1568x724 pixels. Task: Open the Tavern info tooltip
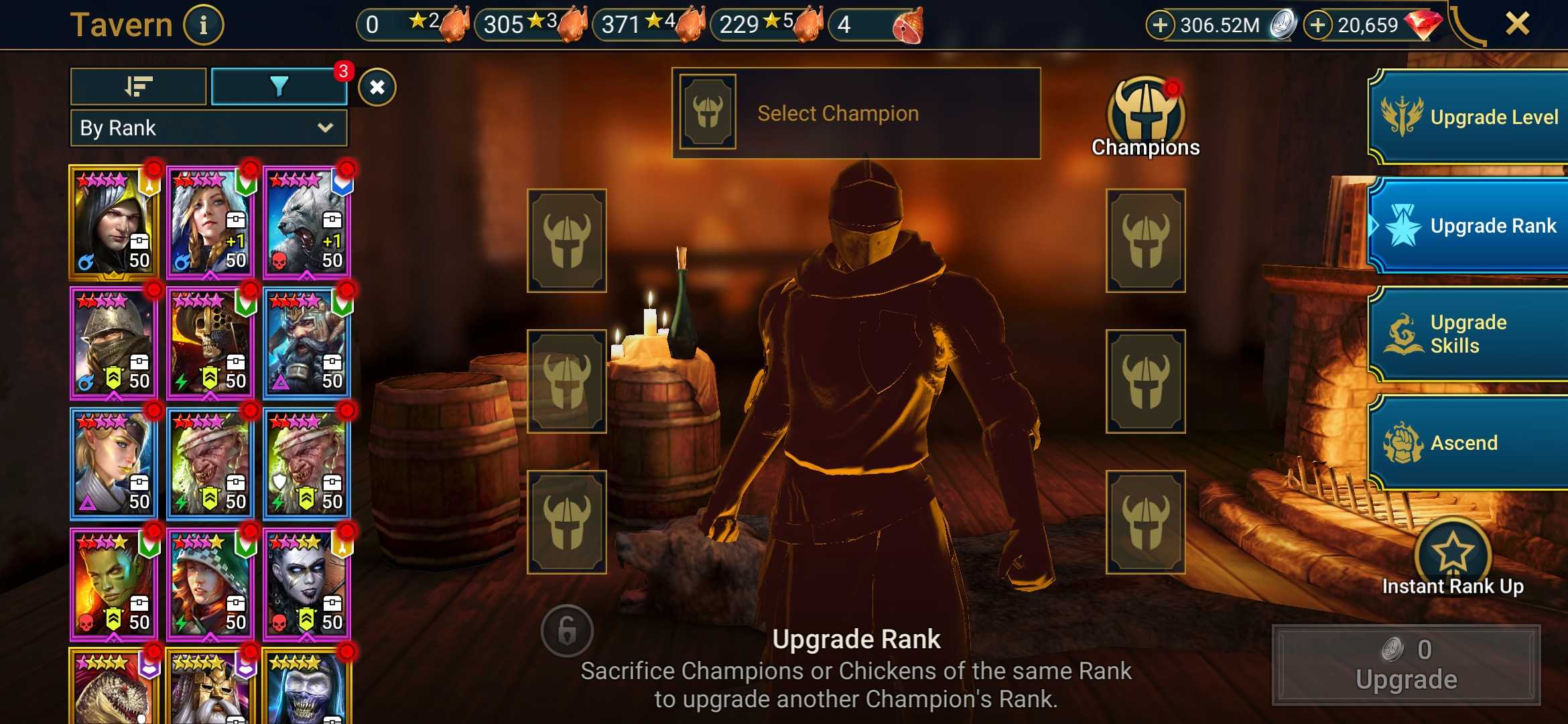pyautogui.click(x=203, y=25)
